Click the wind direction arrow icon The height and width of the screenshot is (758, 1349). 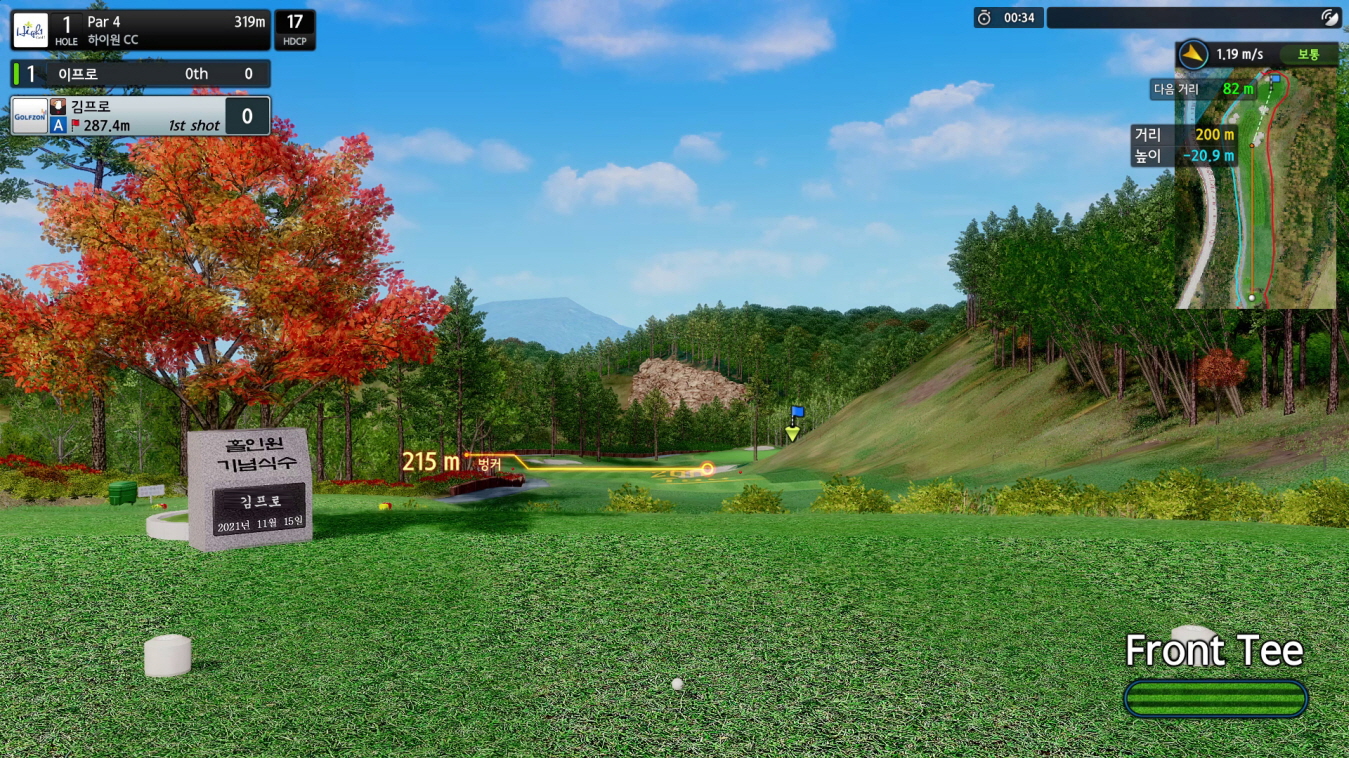[x=1193, y=54]
